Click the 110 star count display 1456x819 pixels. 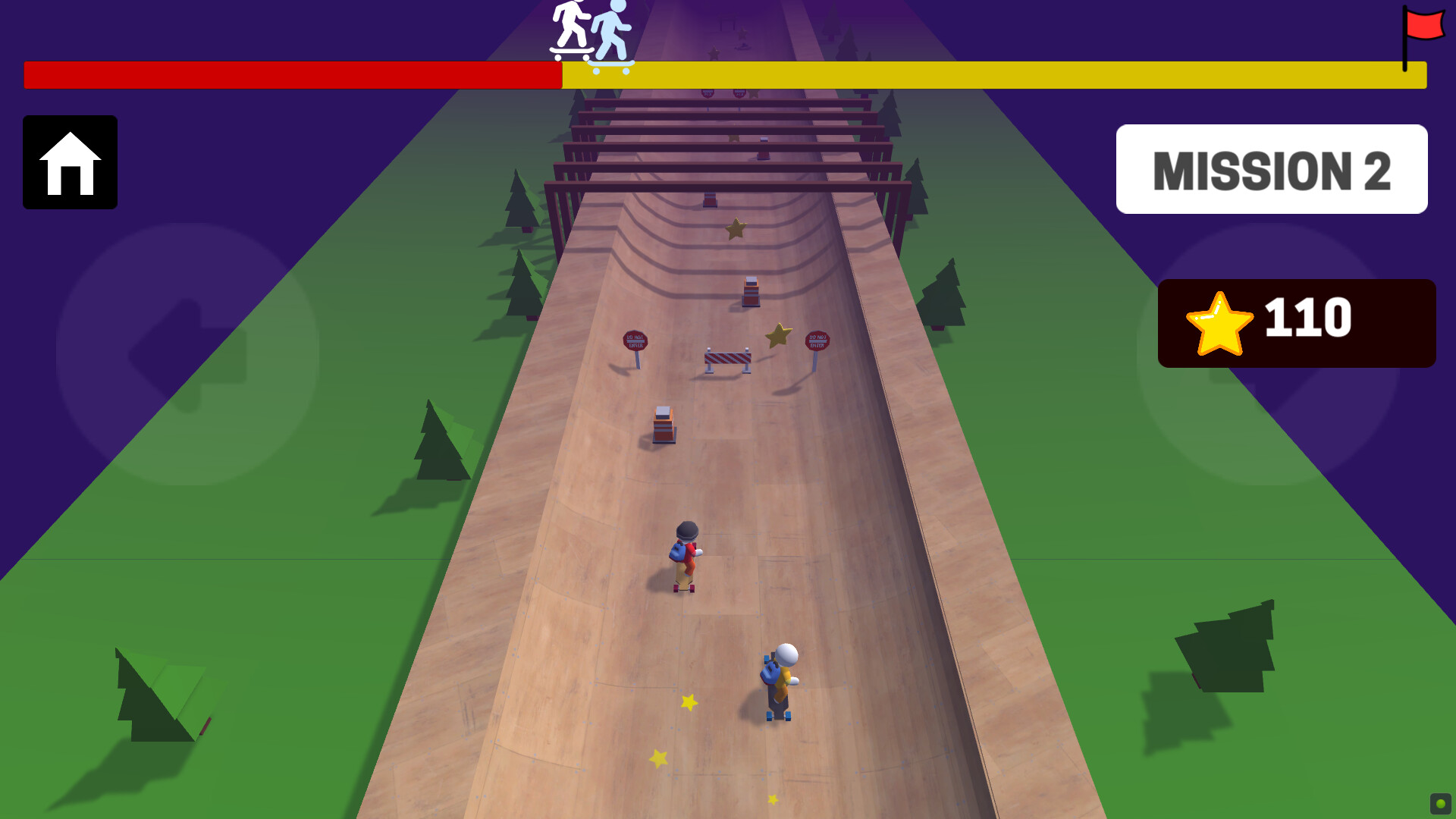[1308, 318]
